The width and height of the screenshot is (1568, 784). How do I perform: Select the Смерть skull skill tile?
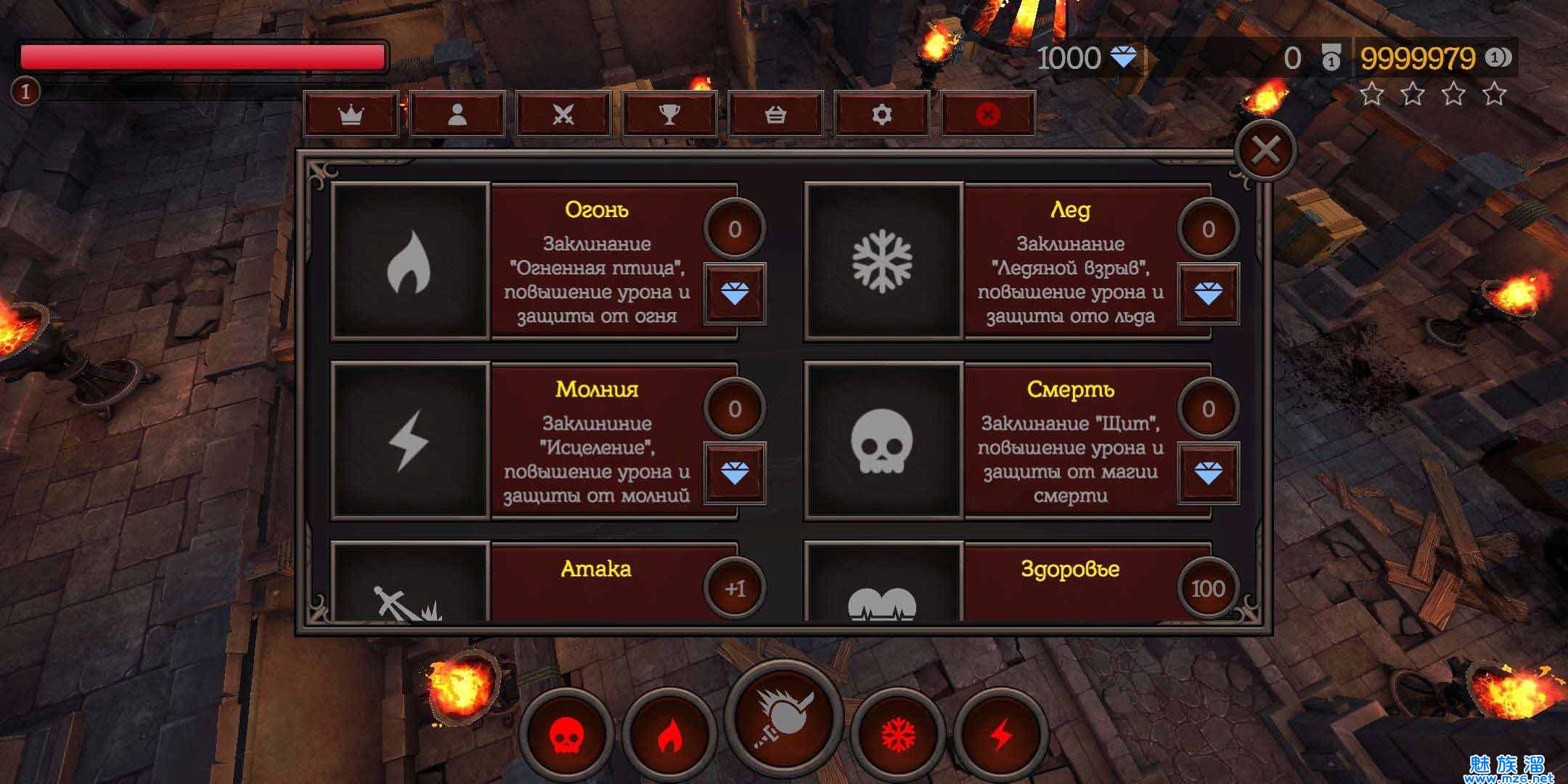pos(883,441)
